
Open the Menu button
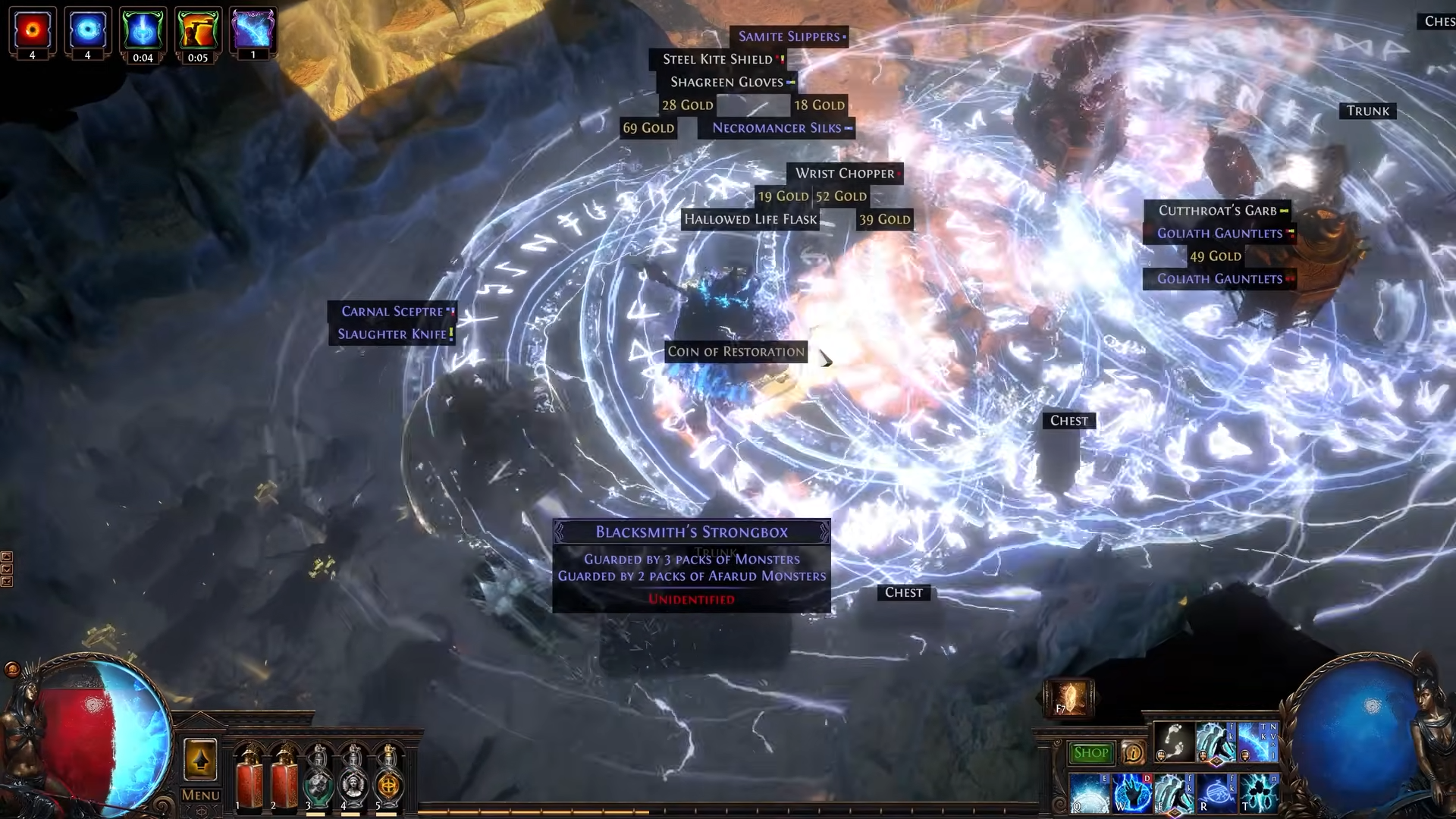(x=201, y=795)
